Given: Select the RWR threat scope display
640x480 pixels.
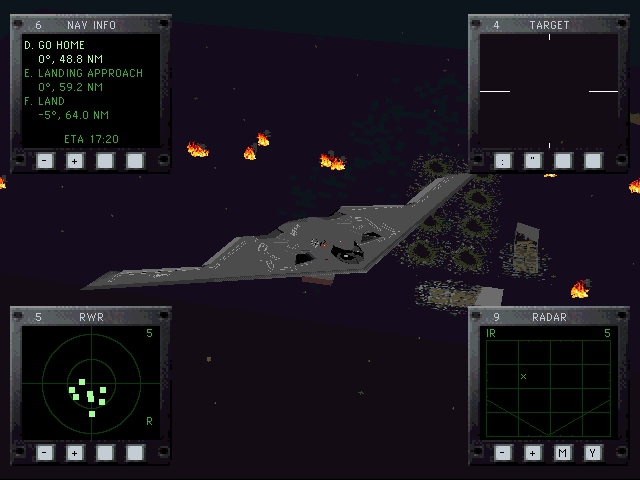Looking at the screenshot, I should (89, 383).
